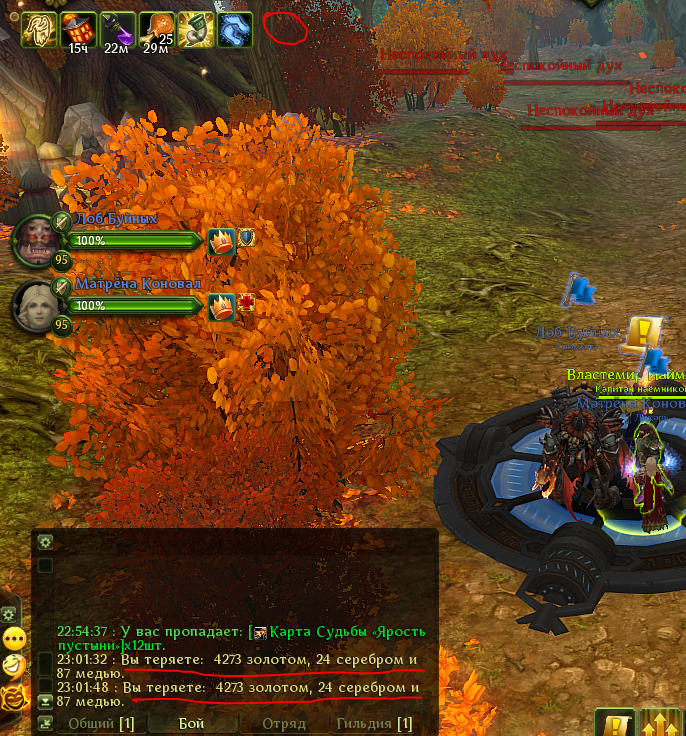Inspect the purple potion buff icon
The width and height of the screenshot is (686, 736).
117,29
